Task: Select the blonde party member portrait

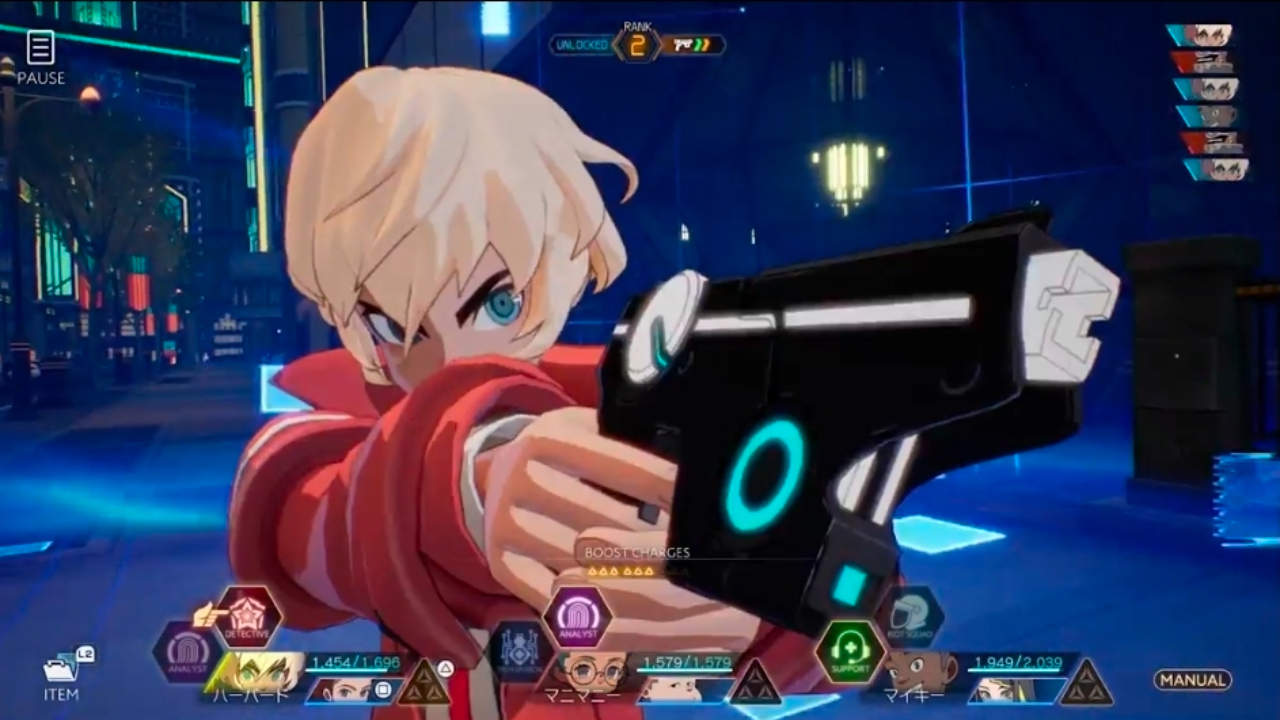Action: tap(256, 671)
